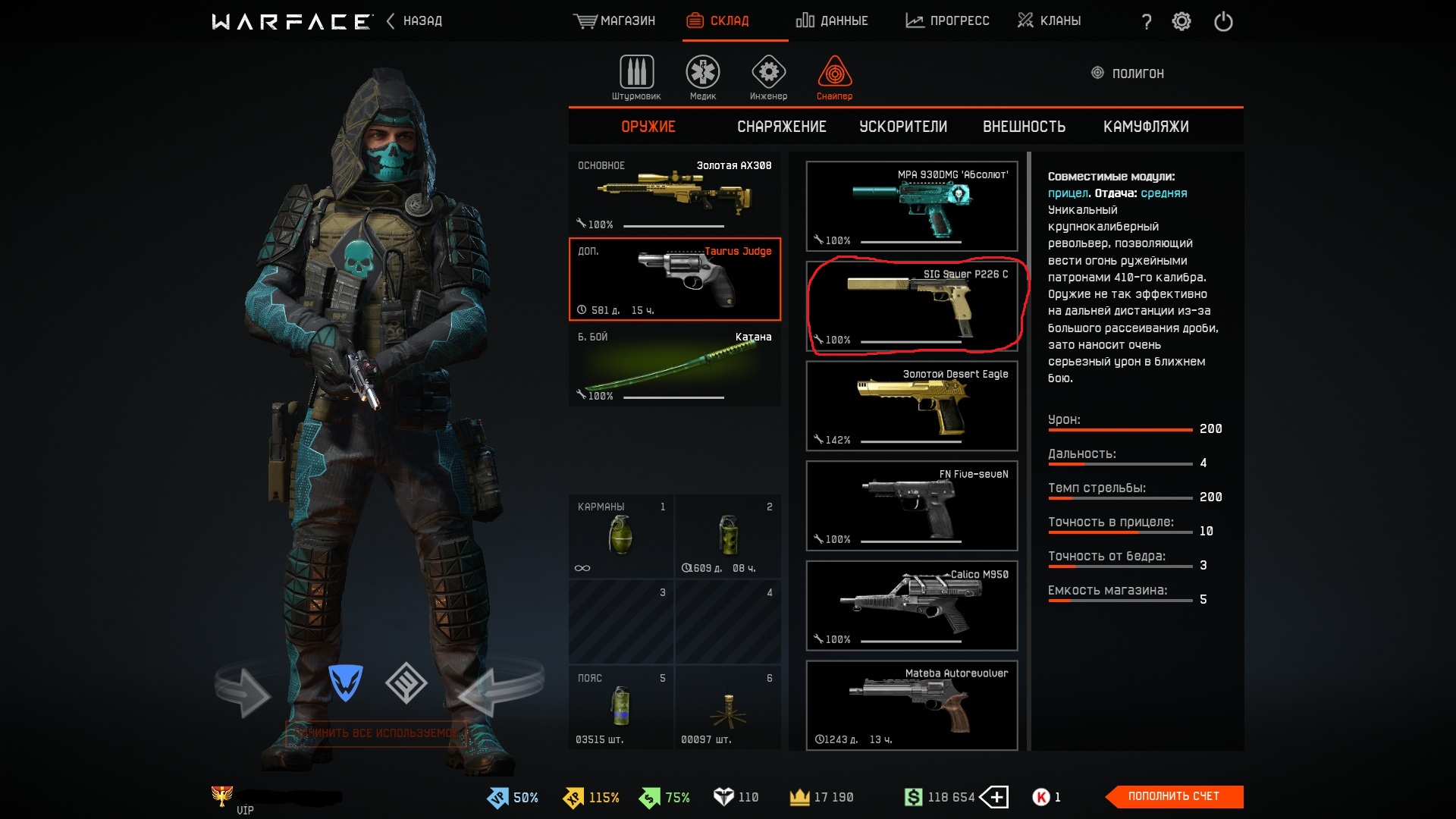Screen dimensions: 1456x819
Task: Show the КАМУФЛЯЖИ tab
Action: [x=1145, y=127]
